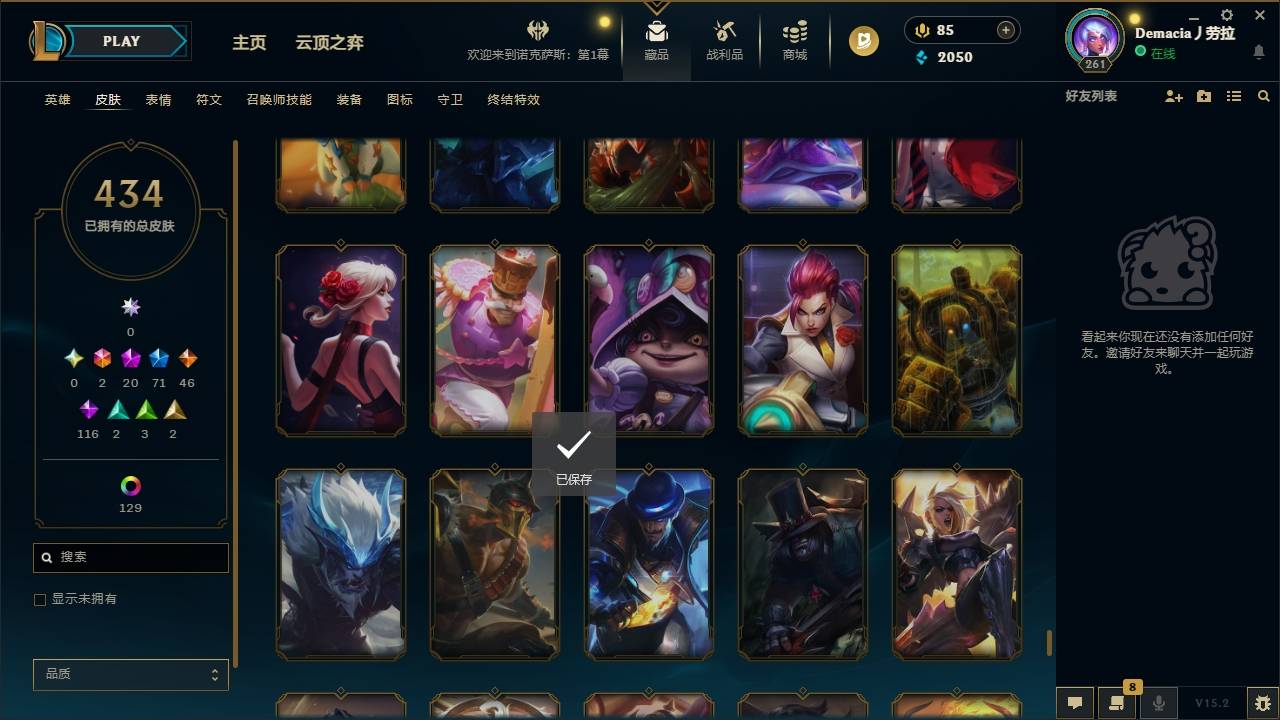Switch to the 英雄 tab
The width and height of the screenshot is (1280, 720).
point(57,100)
